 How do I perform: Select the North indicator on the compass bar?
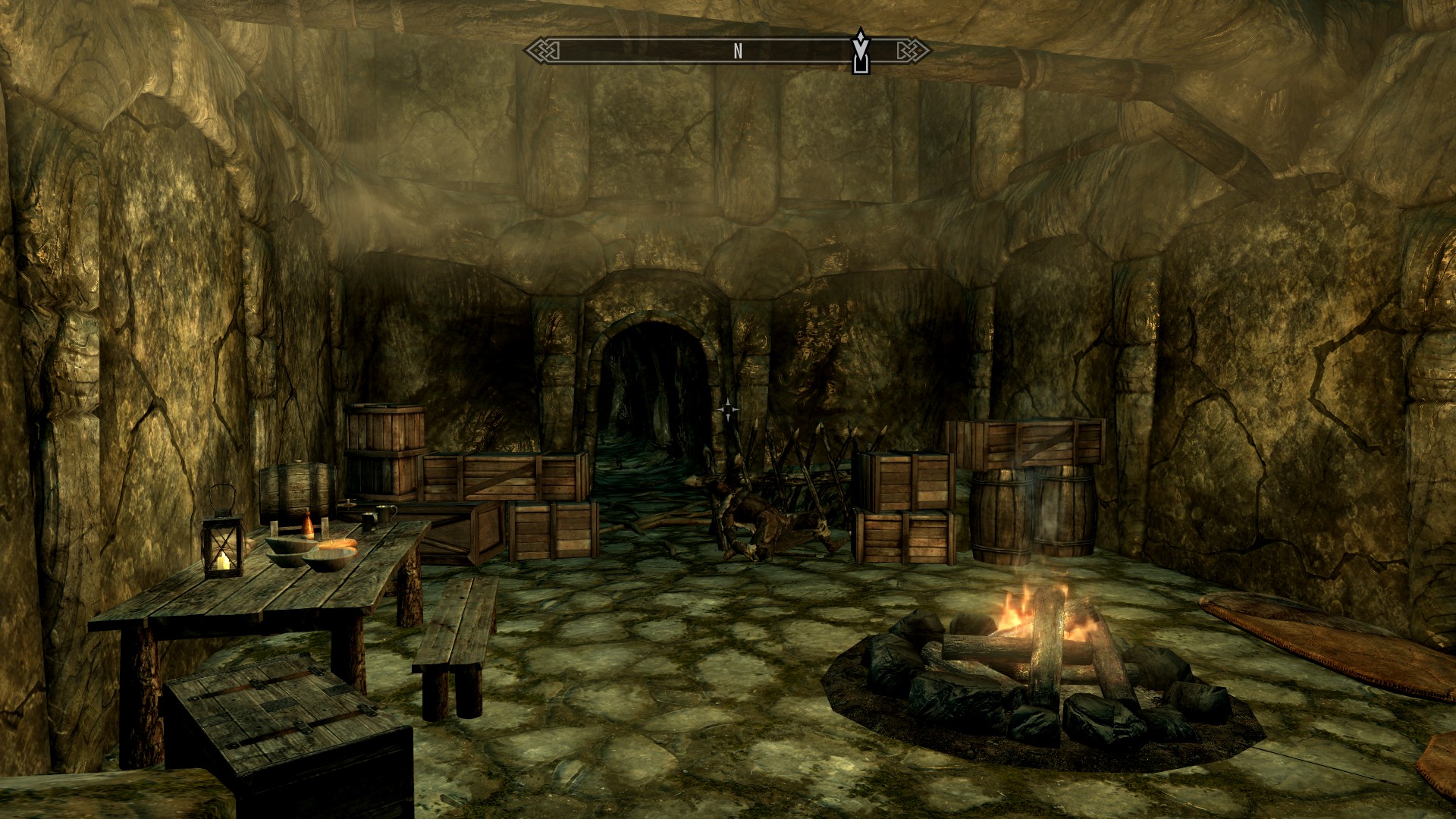(737, 52)
